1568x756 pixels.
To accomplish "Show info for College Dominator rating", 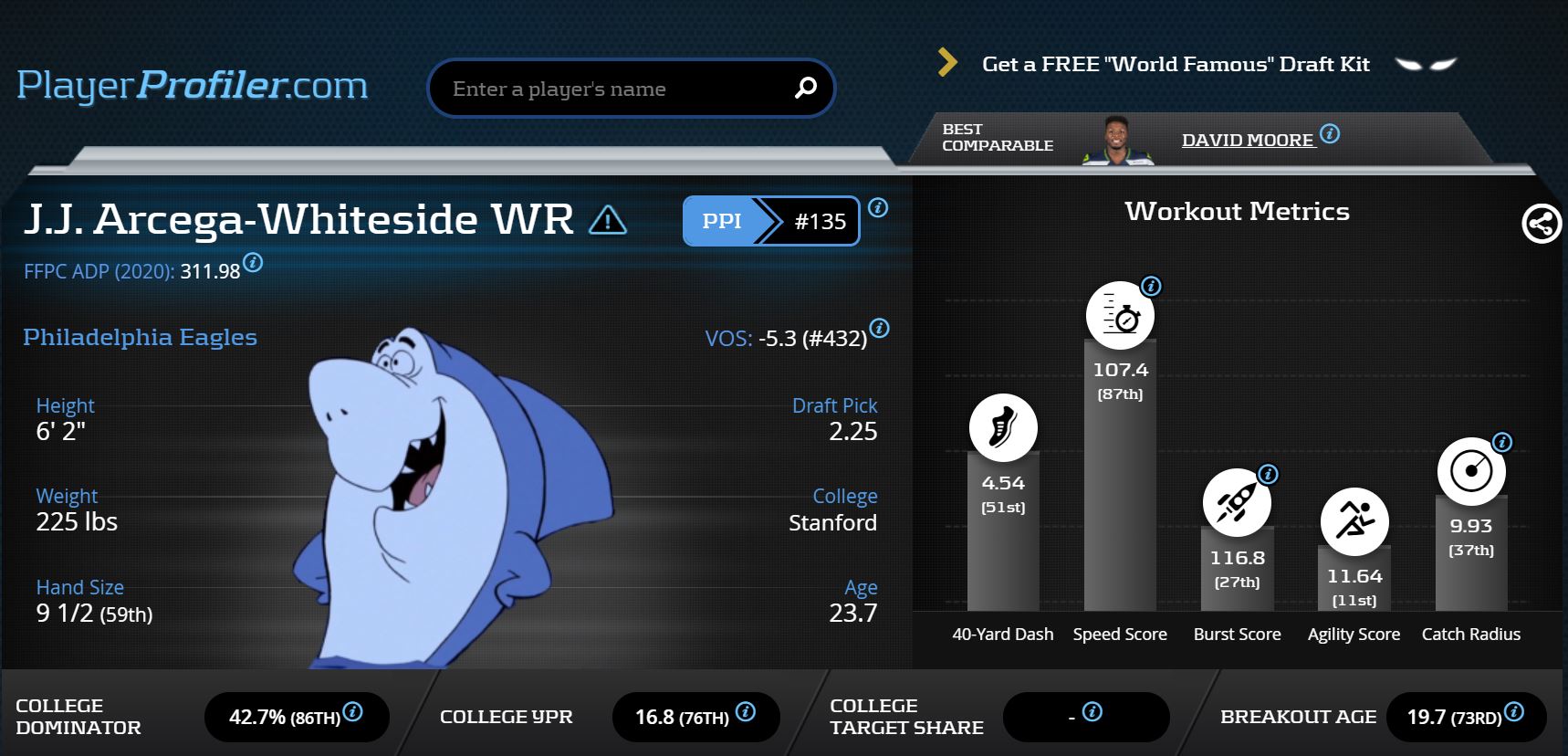I will (353, 711).
